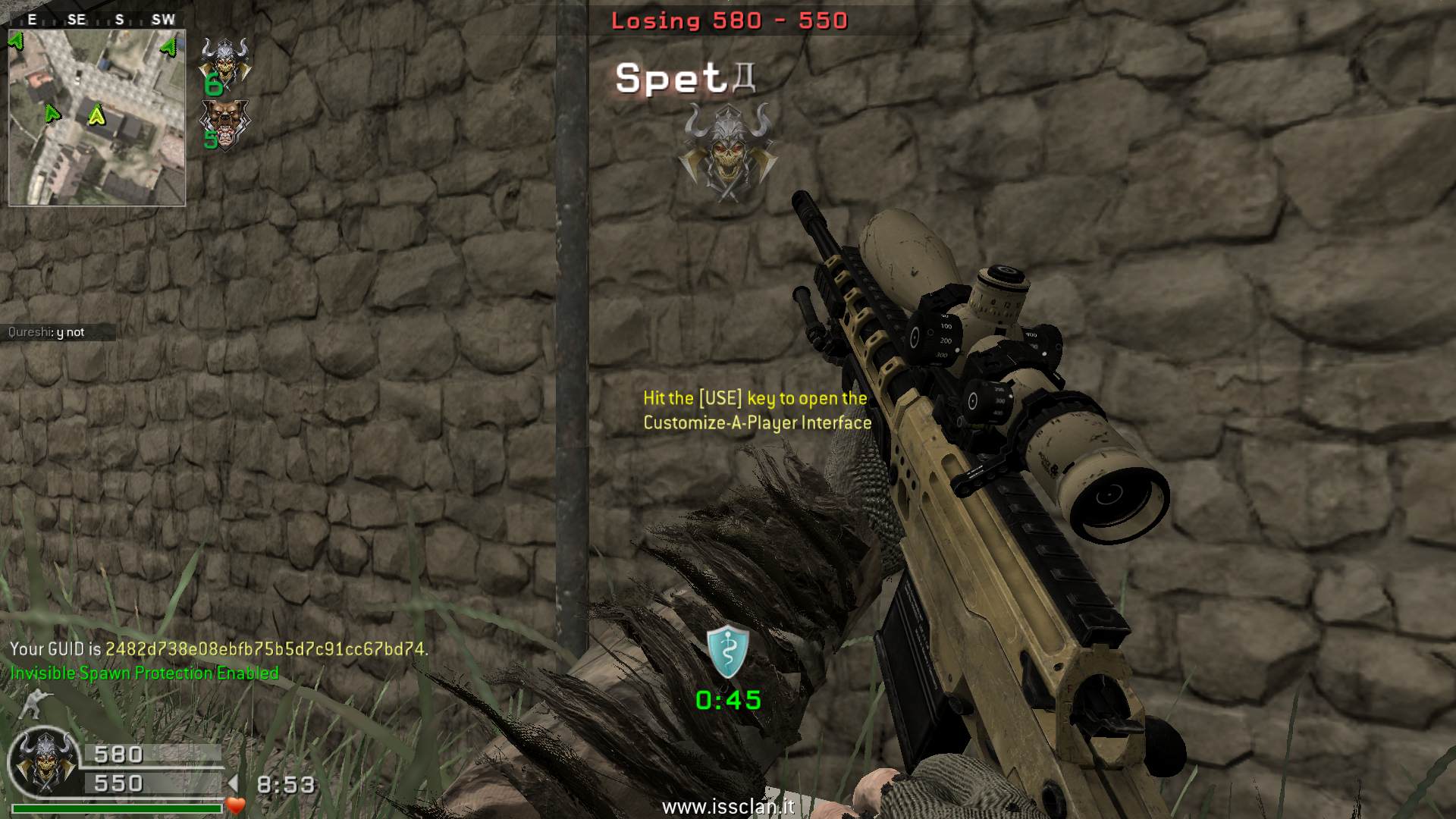Screen dimensions: 1456x819
Task: Click the skull faction emblem beside the scores
Action: 45,762
